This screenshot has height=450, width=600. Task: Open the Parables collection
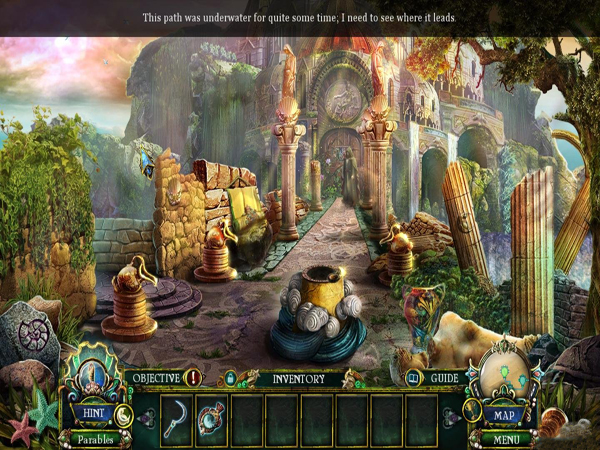click(96, 438)
